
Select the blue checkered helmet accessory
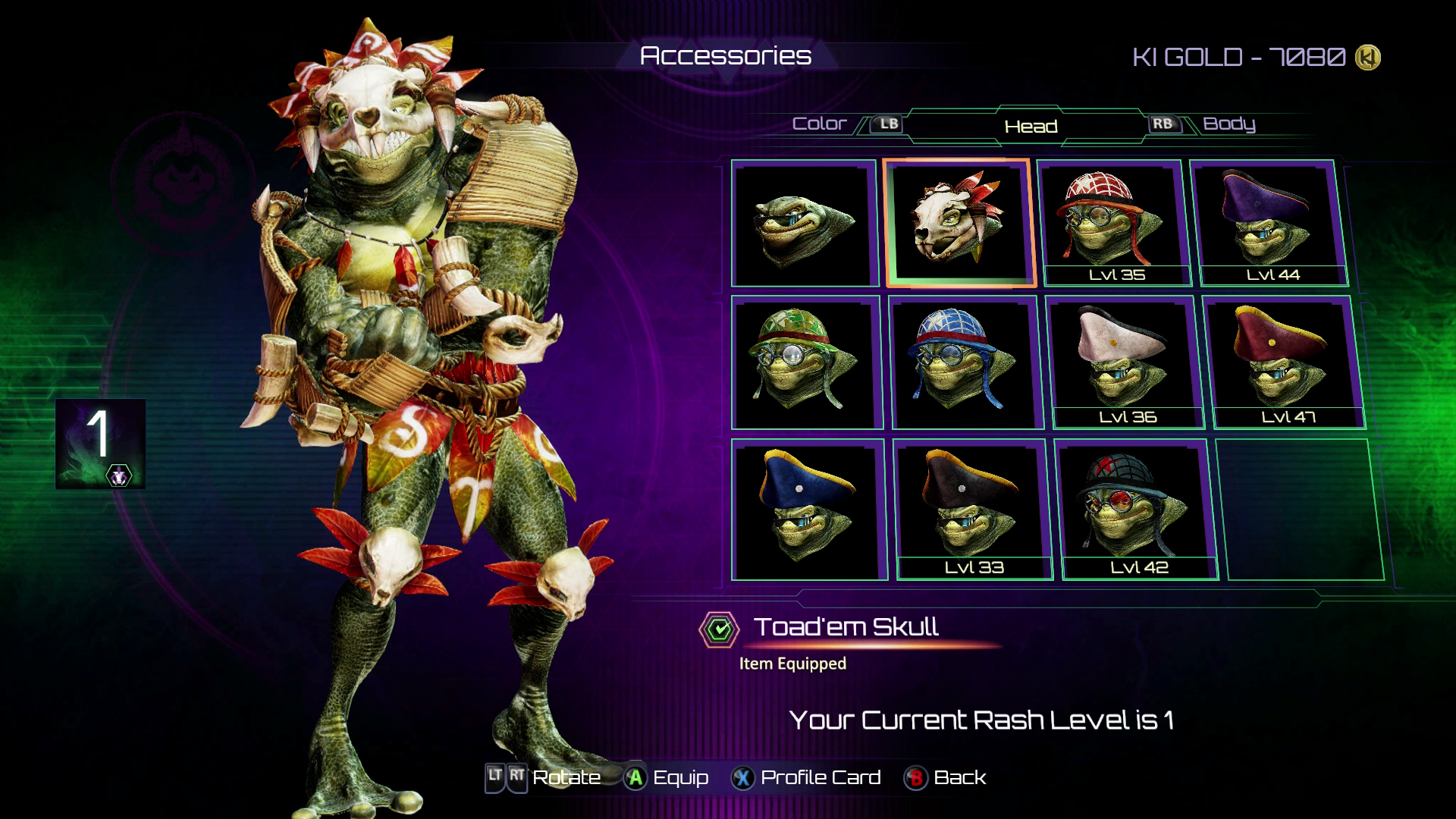click(x=965, y=363)
